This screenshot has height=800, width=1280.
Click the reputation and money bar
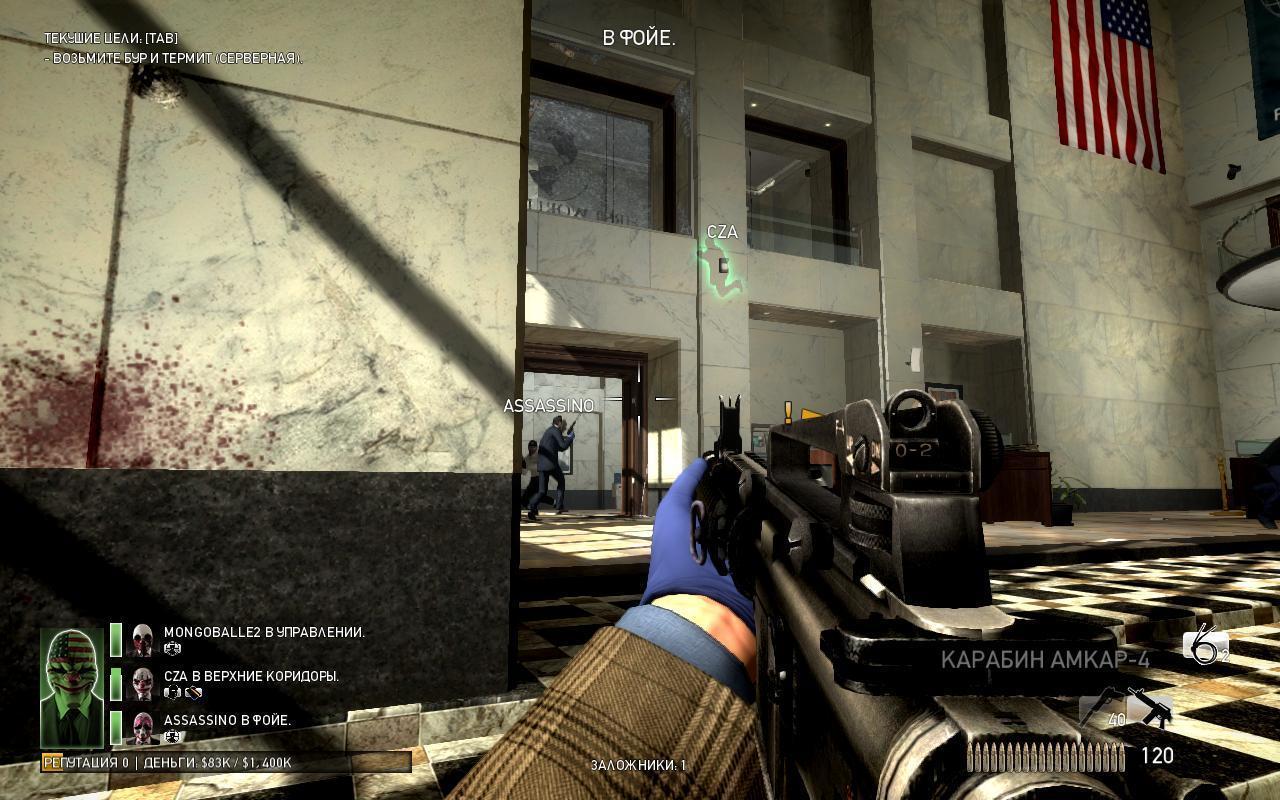[x=226, y=763]
